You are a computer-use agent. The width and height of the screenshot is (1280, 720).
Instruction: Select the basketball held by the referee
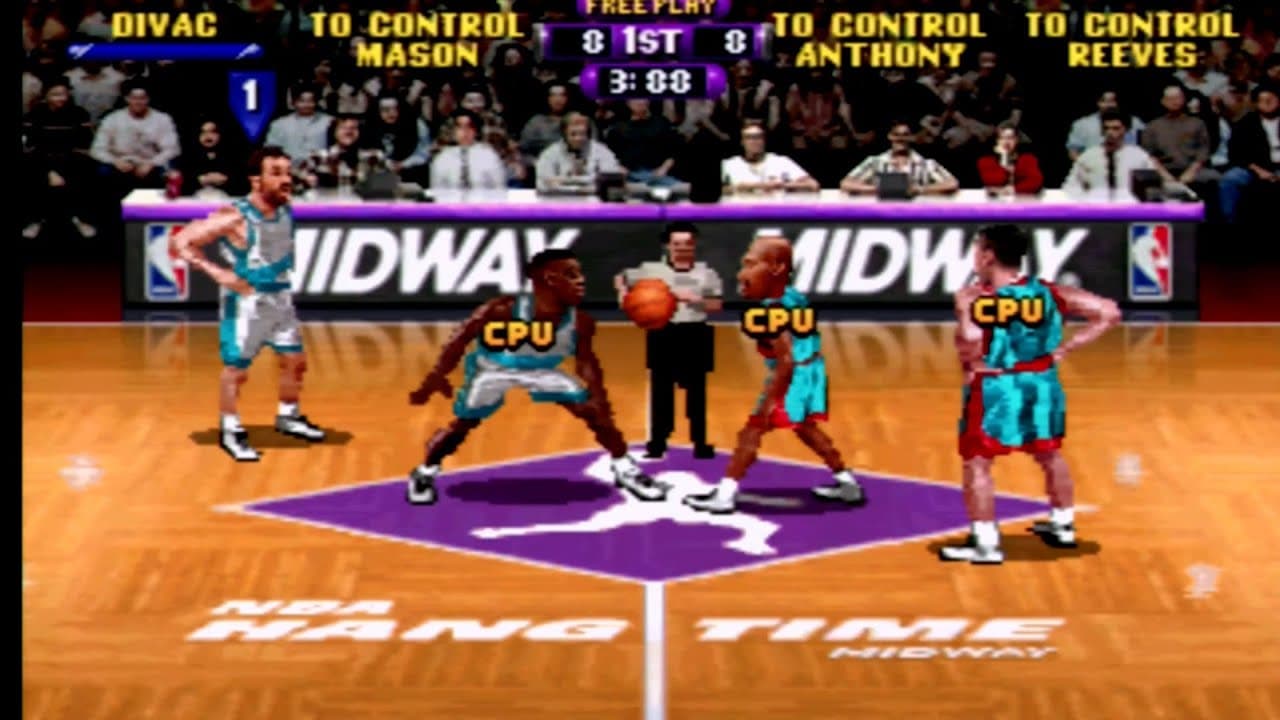click(x=651, y=300)
